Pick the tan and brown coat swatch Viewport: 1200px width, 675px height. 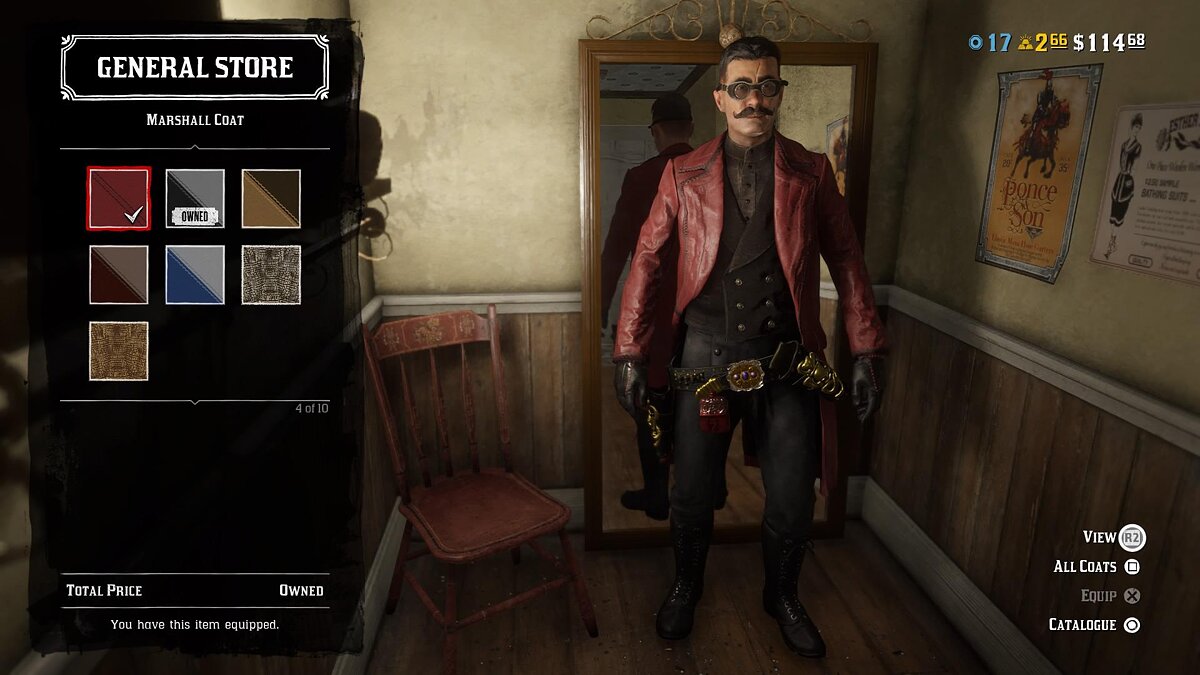tap(271, 198)
